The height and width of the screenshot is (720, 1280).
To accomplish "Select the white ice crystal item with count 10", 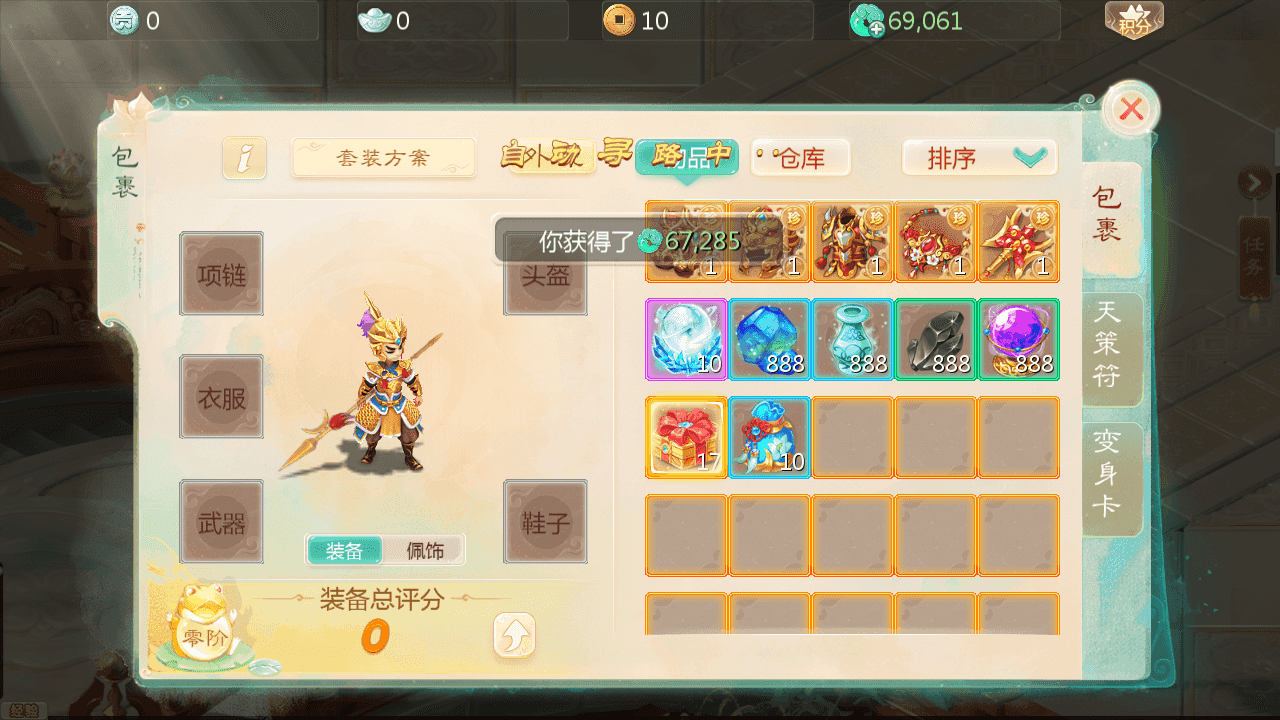I will click(x=686, y=339).
